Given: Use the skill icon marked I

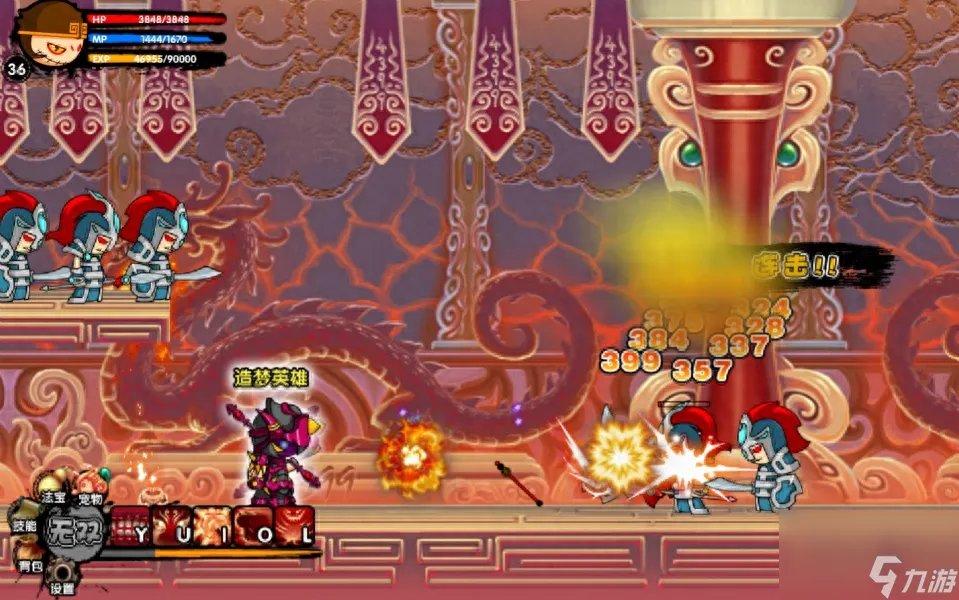Looking at the screenshot, I should point(214,526).
